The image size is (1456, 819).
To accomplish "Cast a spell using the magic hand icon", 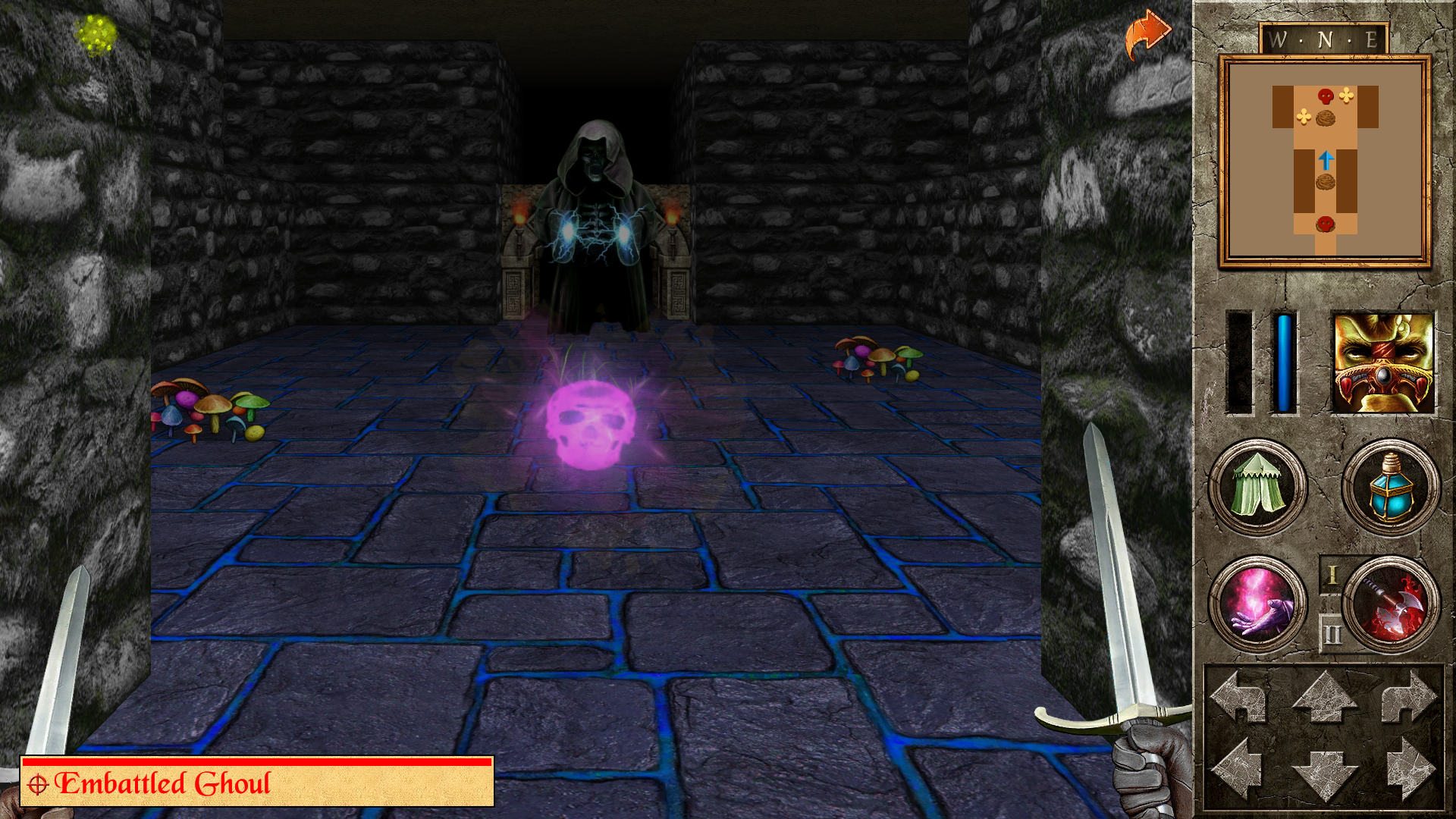I will [x=1259, y=606].
